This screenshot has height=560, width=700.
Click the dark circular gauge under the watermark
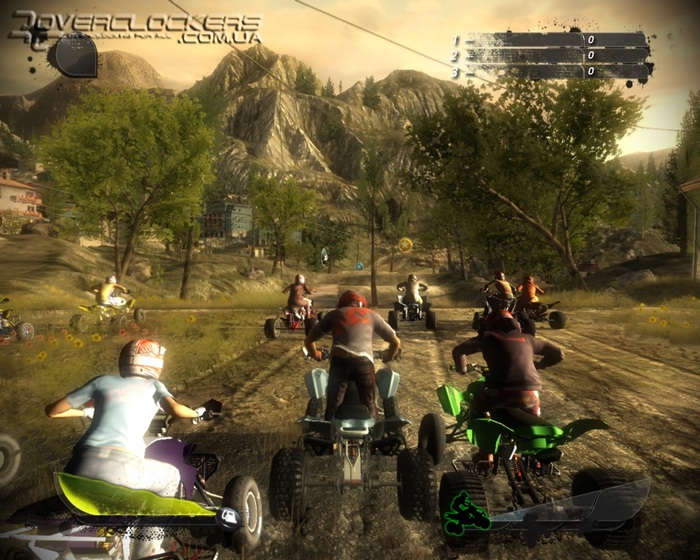point(75,56)
